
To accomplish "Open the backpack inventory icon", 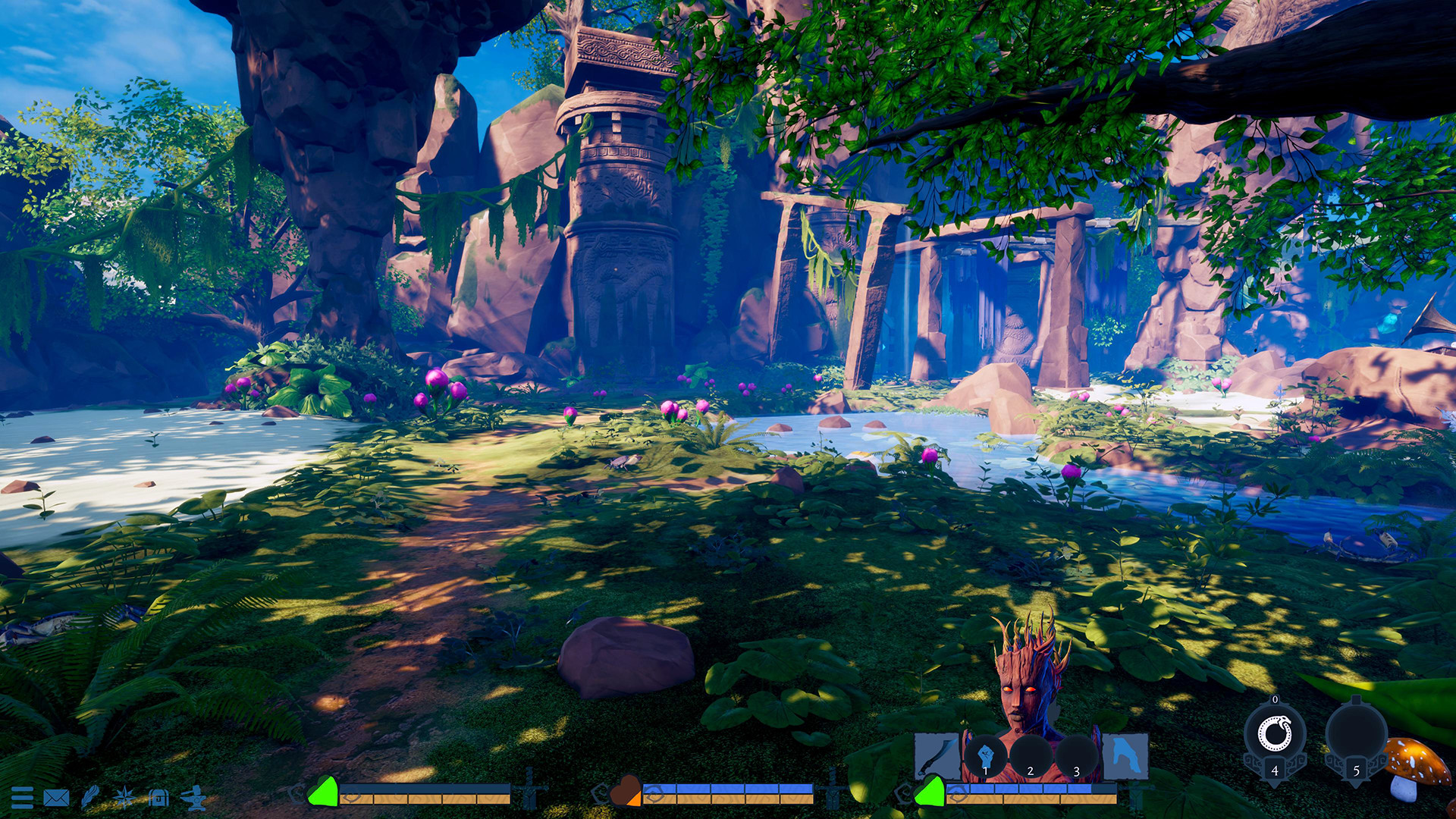I will point(158,797).
